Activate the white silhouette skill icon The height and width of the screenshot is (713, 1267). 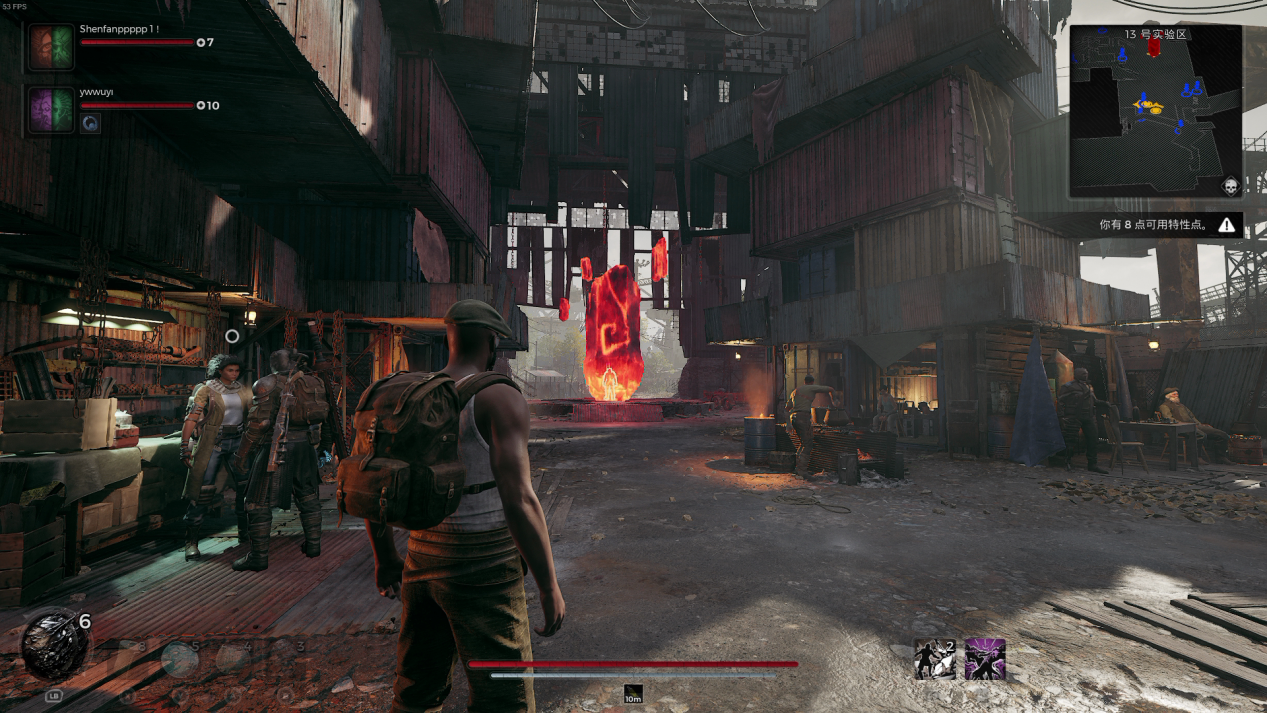point(935,660)
